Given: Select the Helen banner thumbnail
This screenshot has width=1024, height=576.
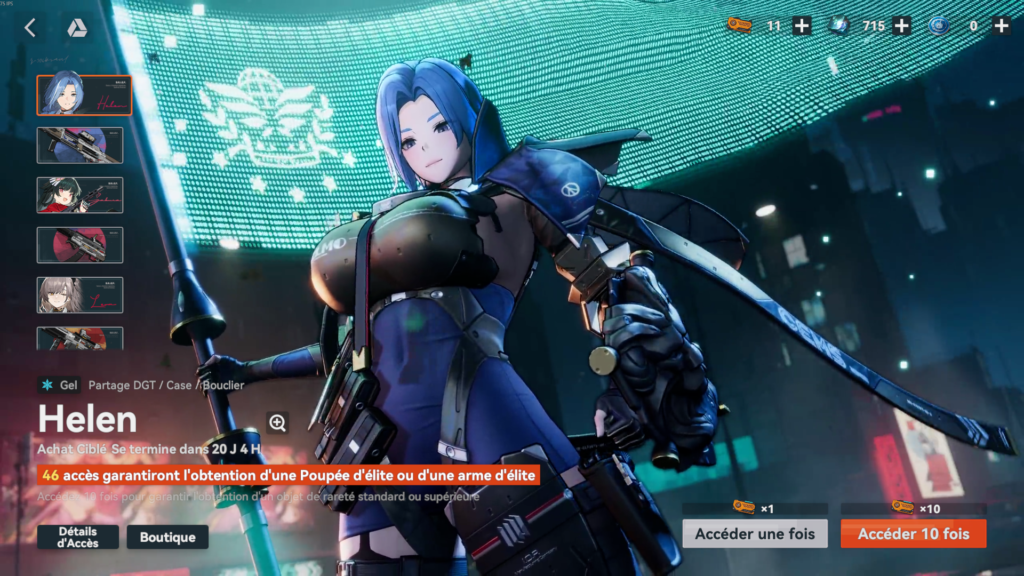Looking at the screenshot, I should pos(84,95).
